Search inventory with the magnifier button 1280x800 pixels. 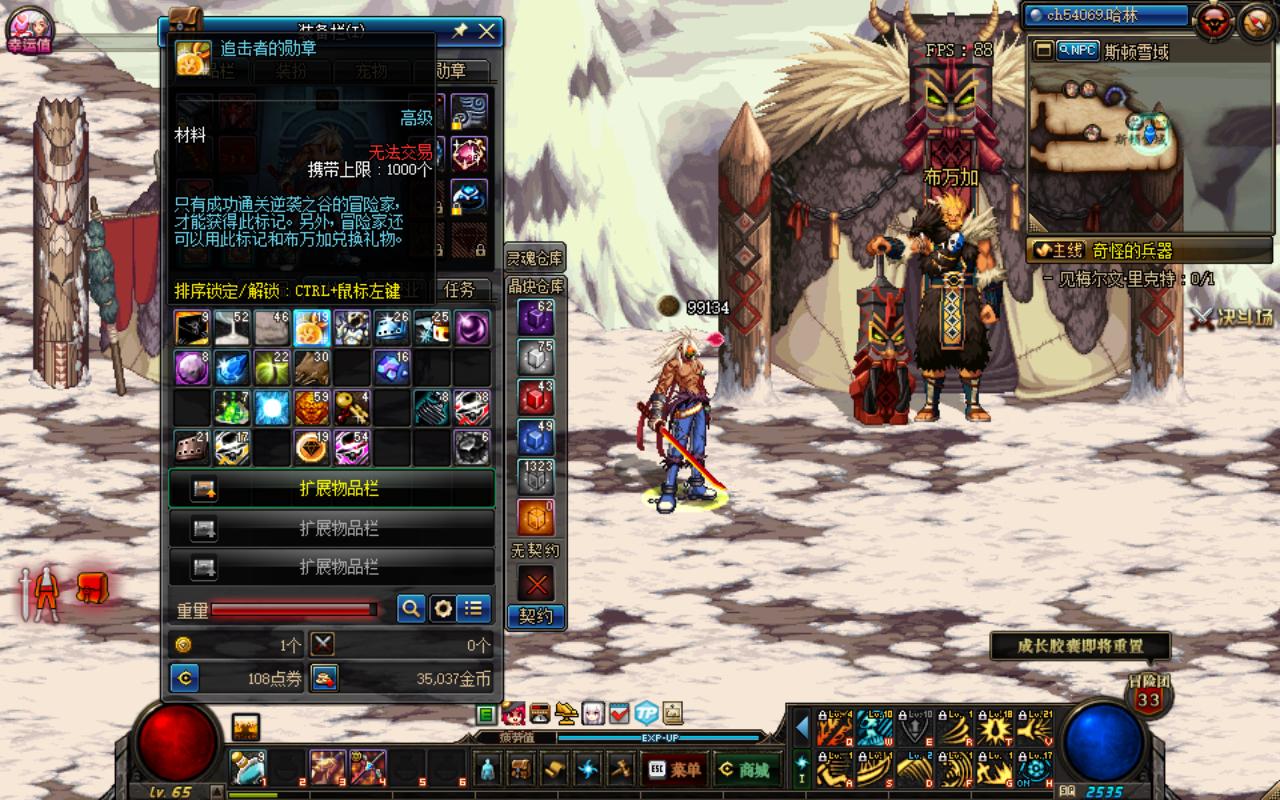[x=411, y=608]
